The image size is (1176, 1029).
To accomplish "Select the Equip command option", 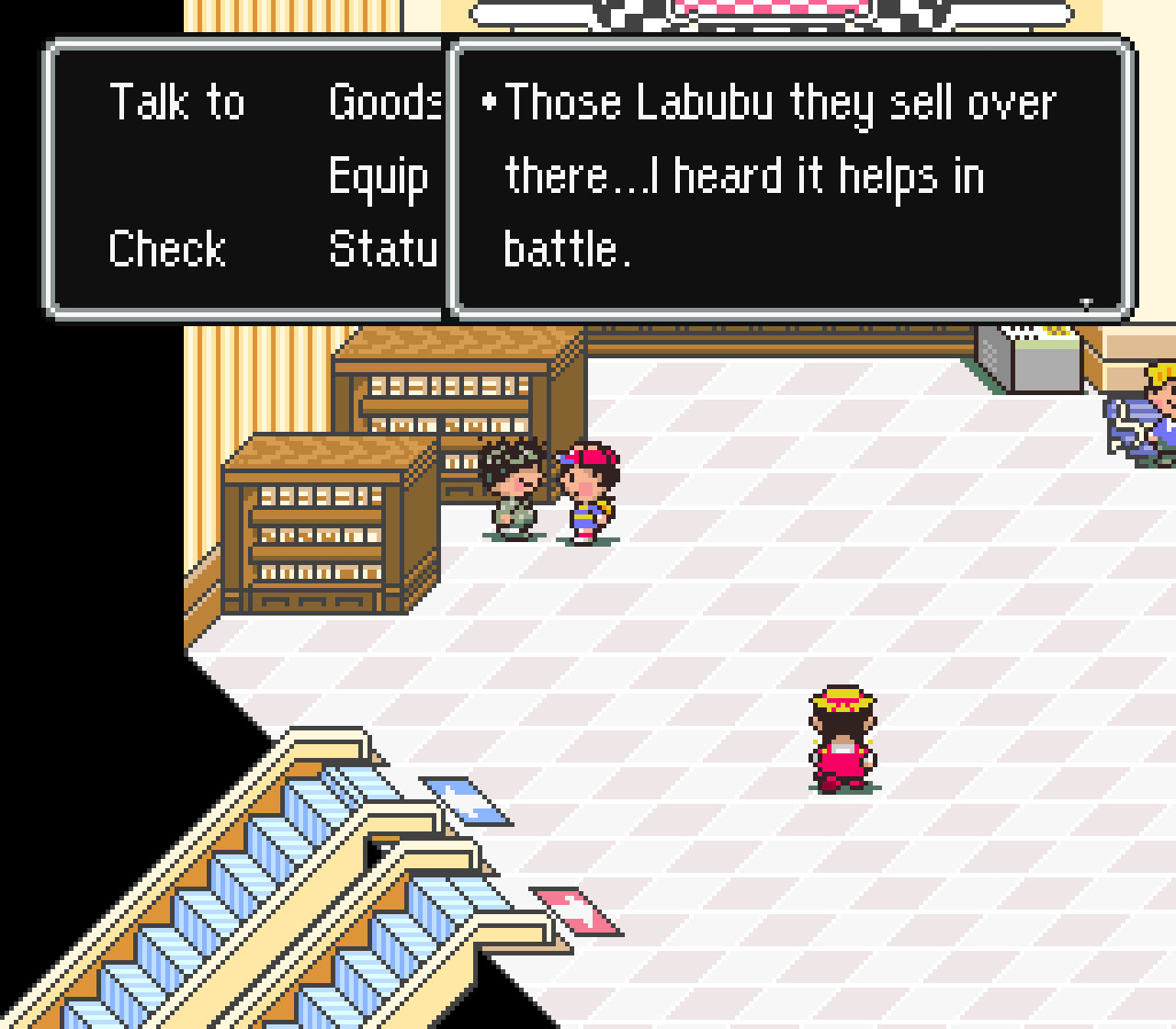I will point(378,176).
